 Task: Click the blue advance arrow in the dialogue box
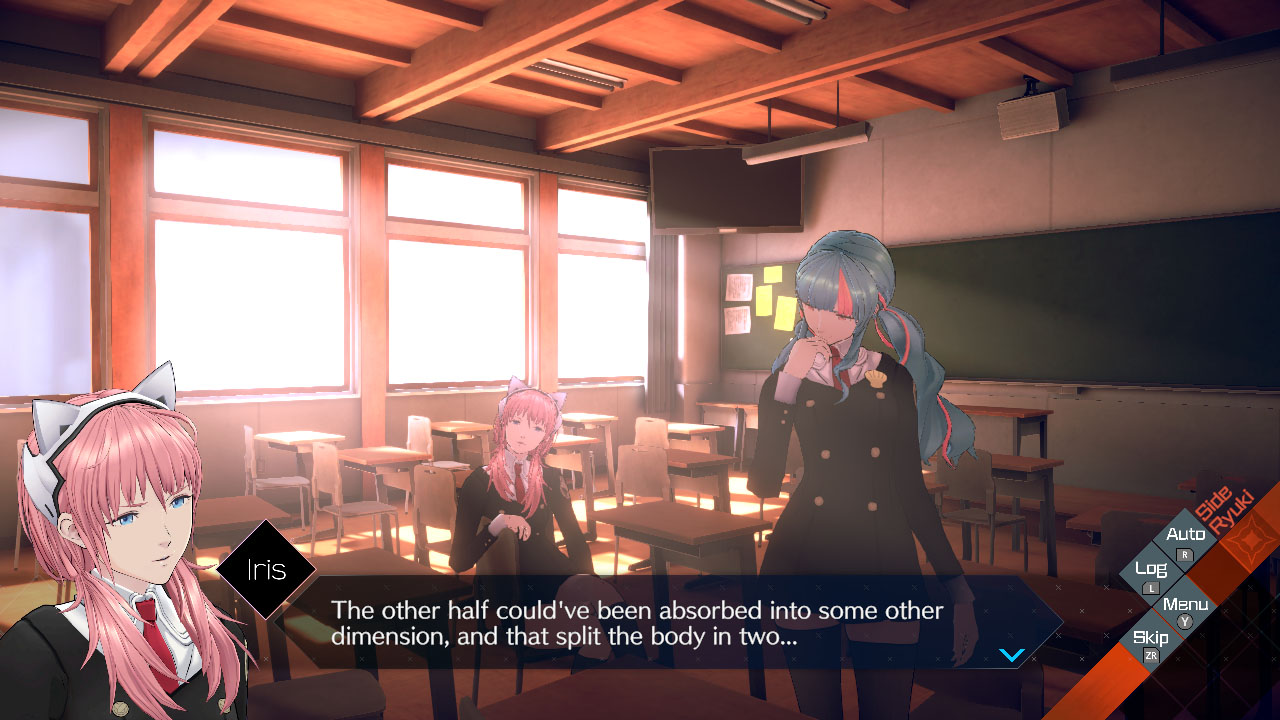1011,657
